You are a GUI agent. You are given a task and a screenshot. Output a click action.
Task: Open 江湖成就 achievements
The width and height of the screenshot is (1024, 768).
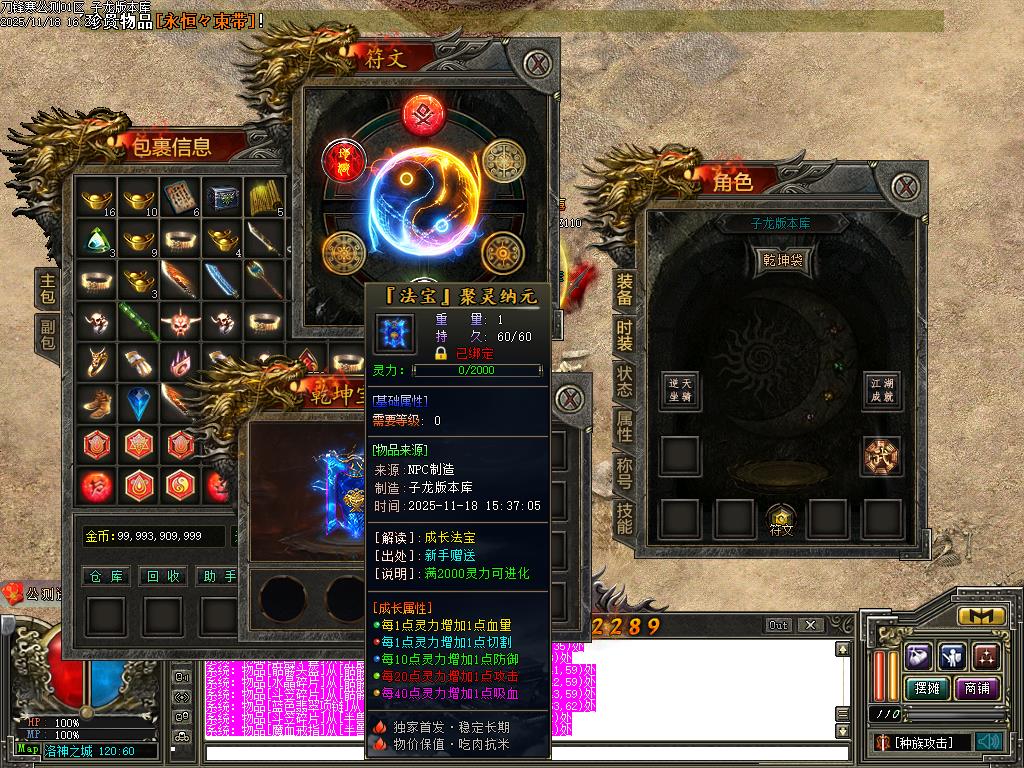(882, 389)
